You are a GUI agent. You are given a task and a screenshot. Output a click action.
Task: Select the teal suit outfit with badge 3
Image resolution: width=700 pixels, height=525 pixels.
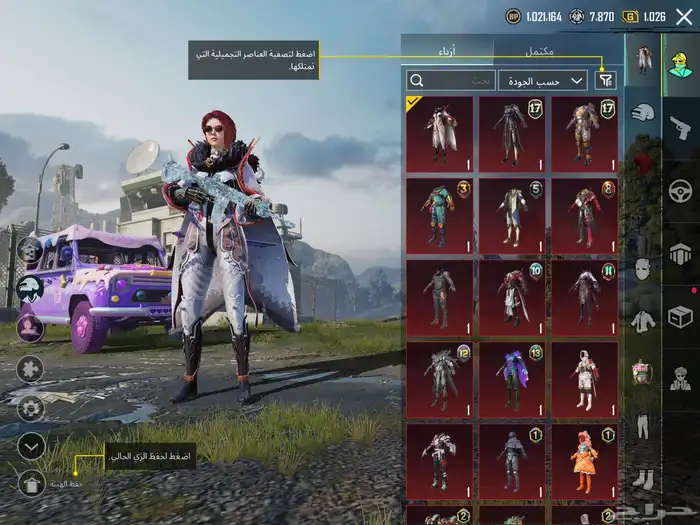pyautogui.click(x=439, y=216)
